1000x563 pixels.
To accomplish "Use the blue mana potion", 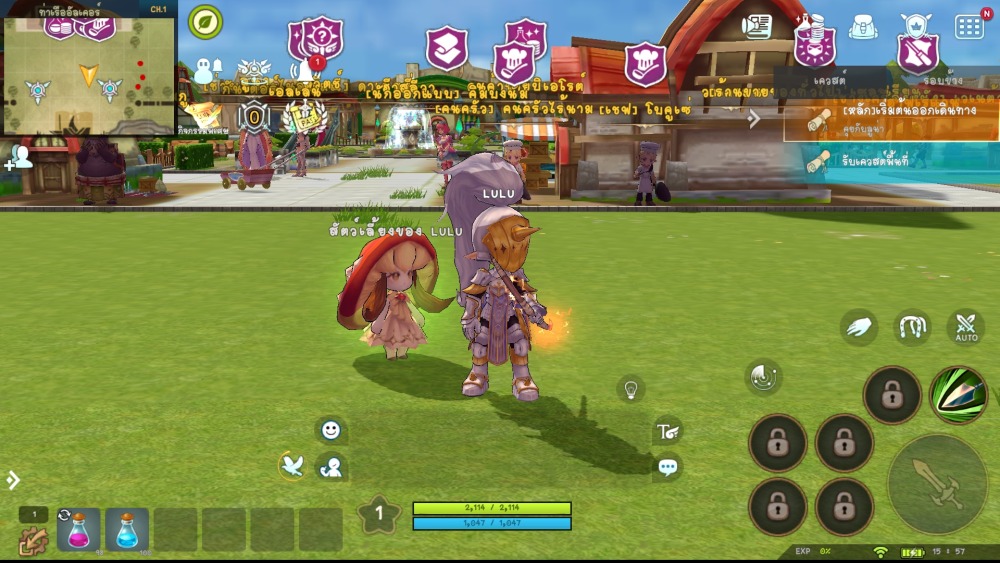I will (x=127, y=530).
